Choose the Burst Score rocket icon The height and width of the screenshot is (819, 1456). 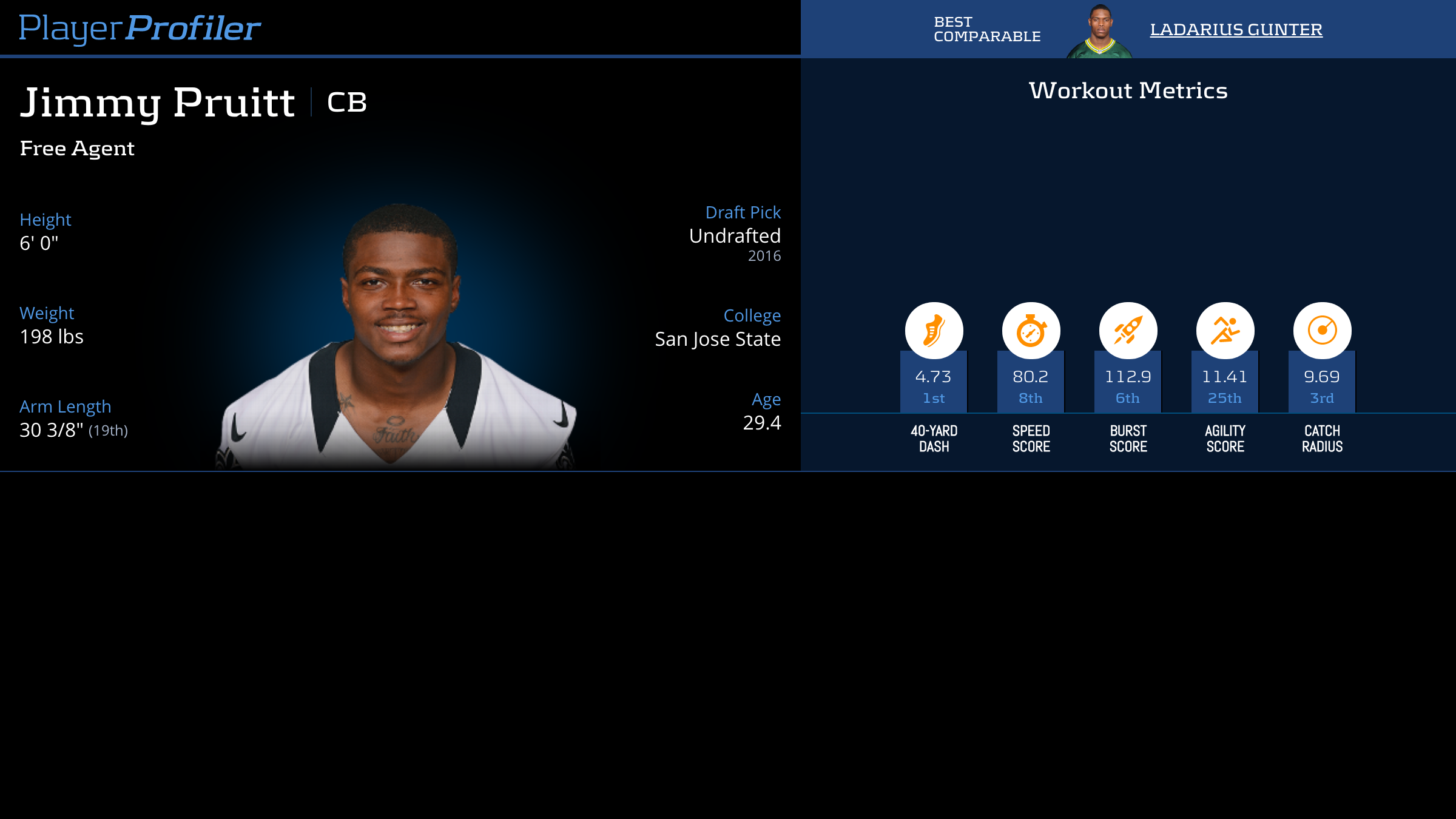1128,331
